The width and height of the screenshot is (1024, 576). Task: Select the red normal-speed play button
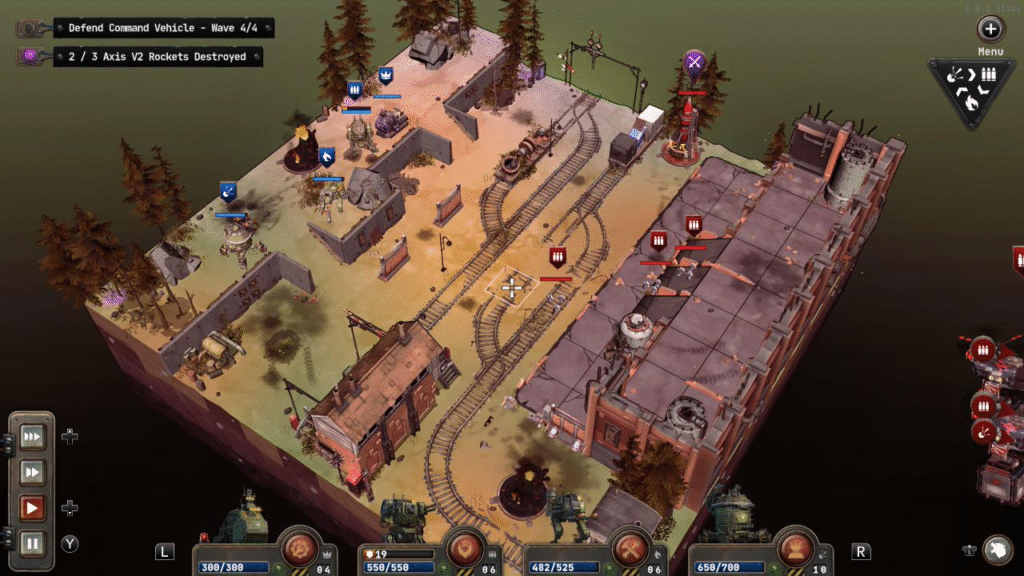click(32, 508)
